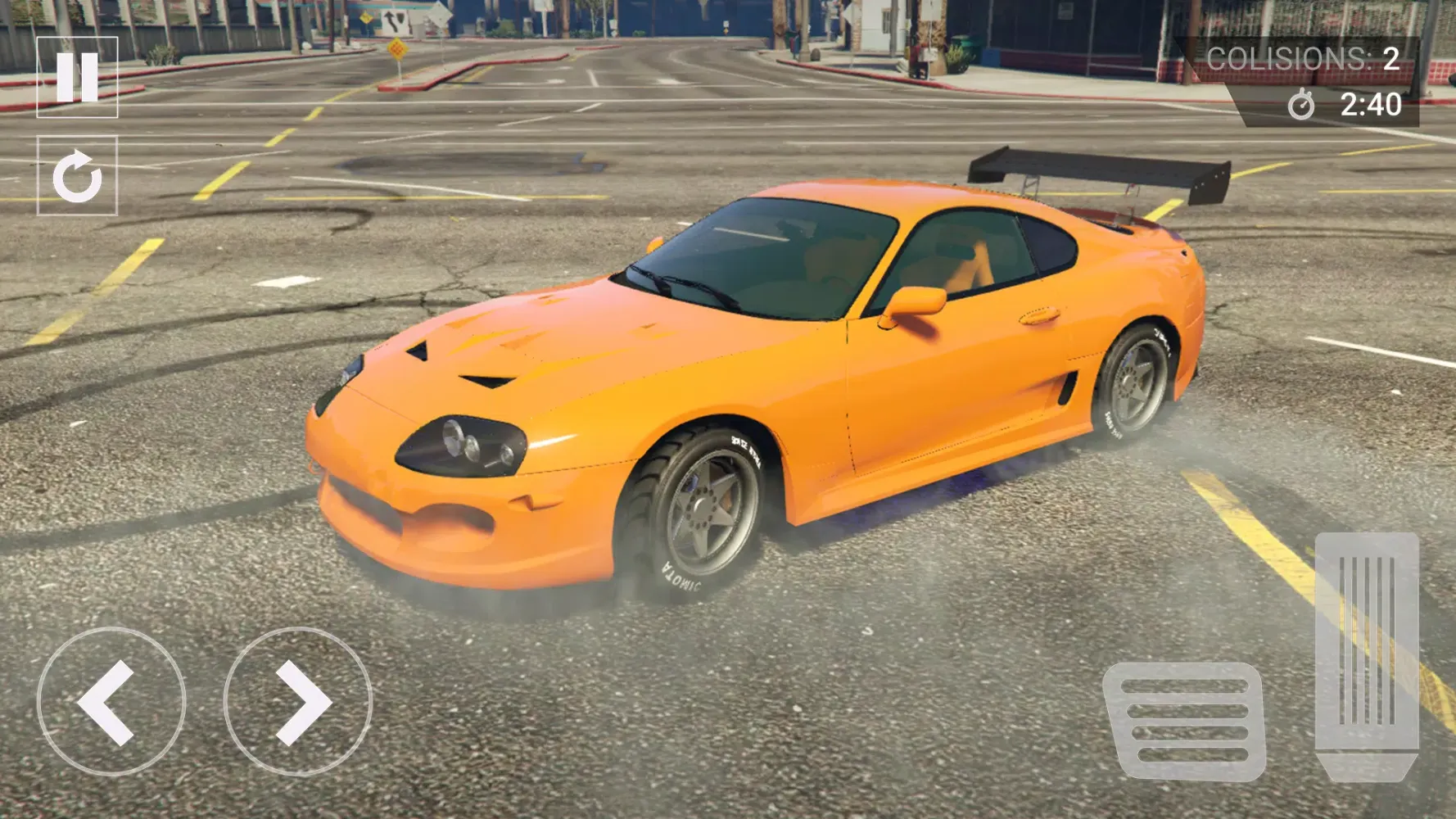This screenshot has width=1456, height=819.
Task: Tap the circular restart arrow button
Action: click(x=77, y=175)
